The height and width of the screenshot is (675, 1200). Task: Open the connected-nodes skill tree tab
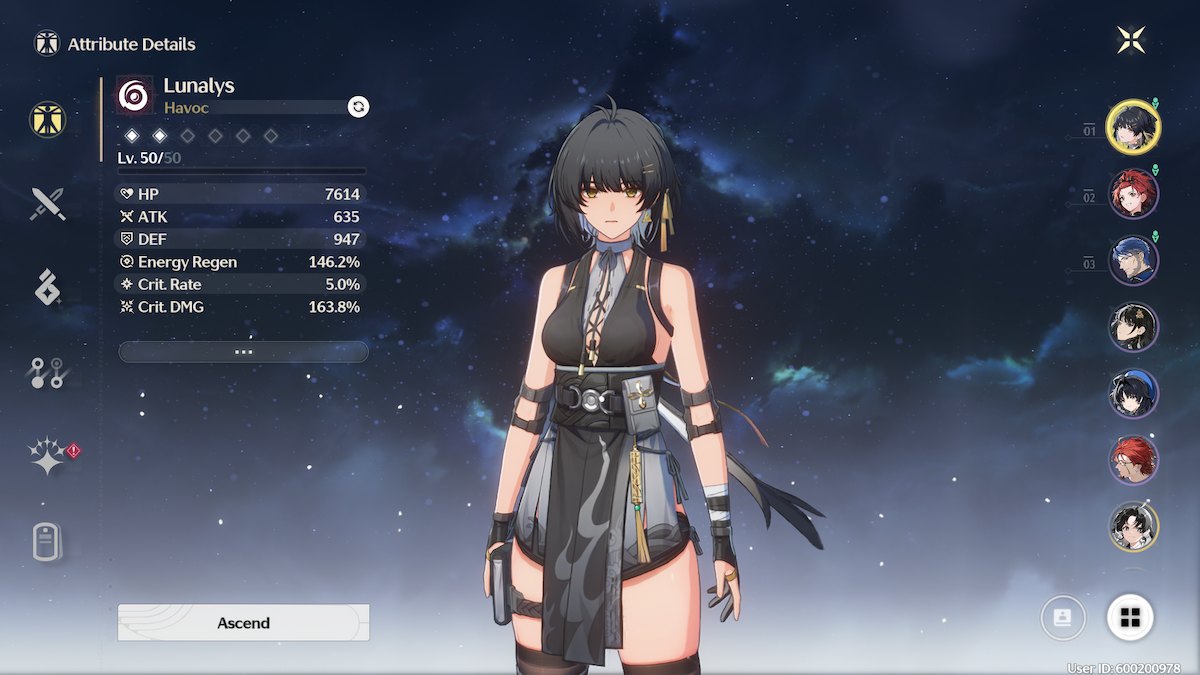pos(47,372)
